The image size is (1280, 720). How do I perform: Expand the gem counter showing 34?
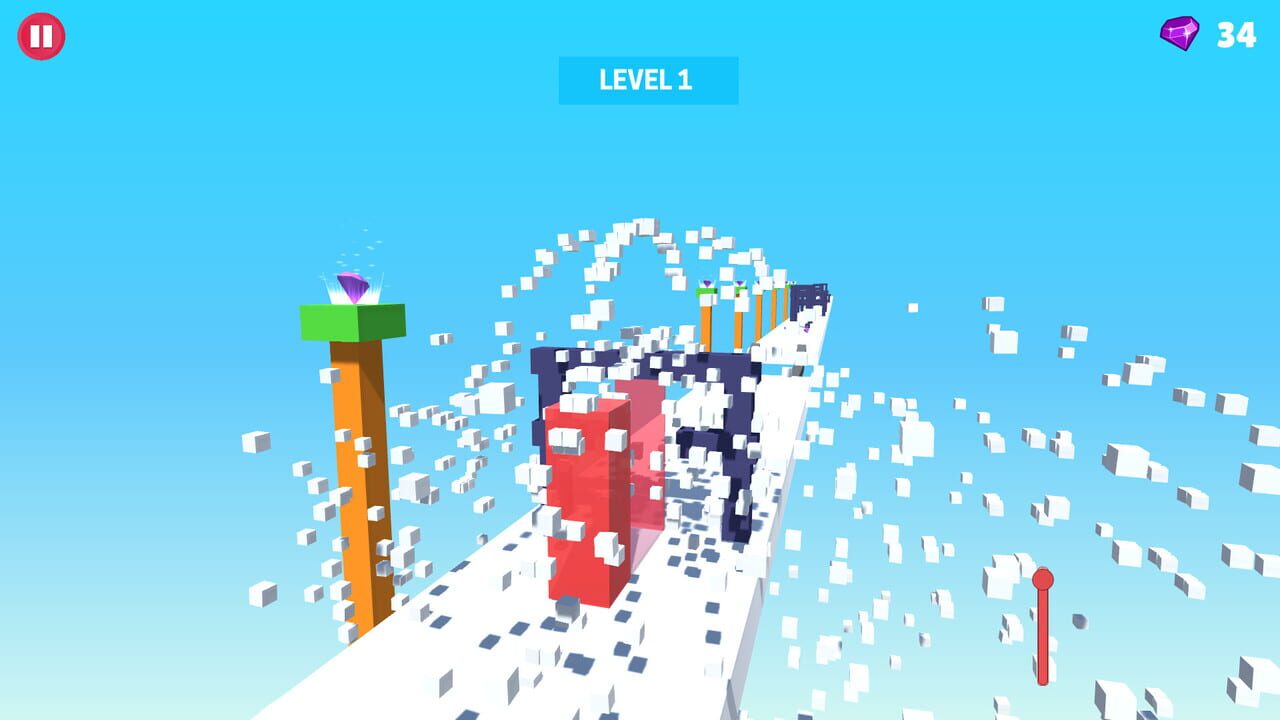click(1210, 36)
